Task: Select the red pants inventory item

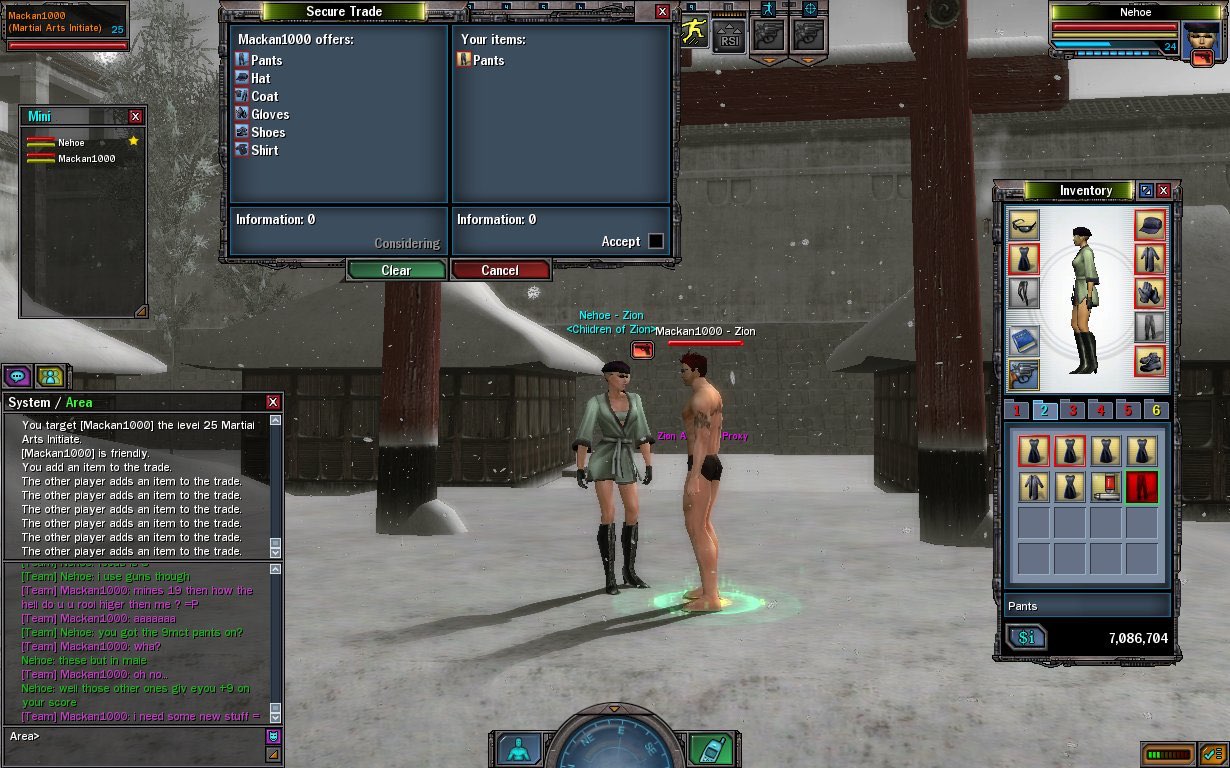Action: coord(1141,487)
